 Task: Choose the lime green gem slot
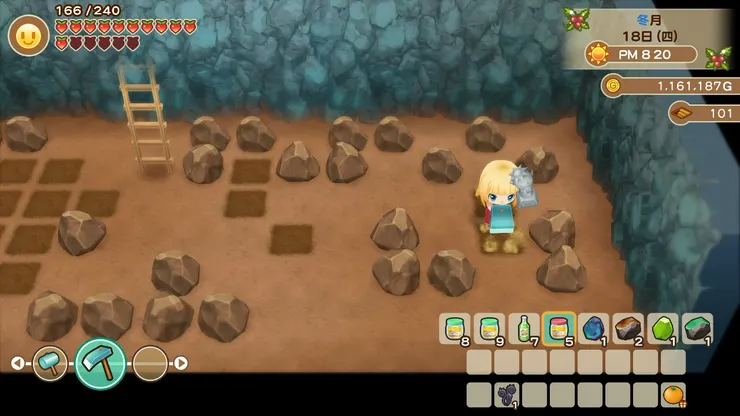pos(663,328)
